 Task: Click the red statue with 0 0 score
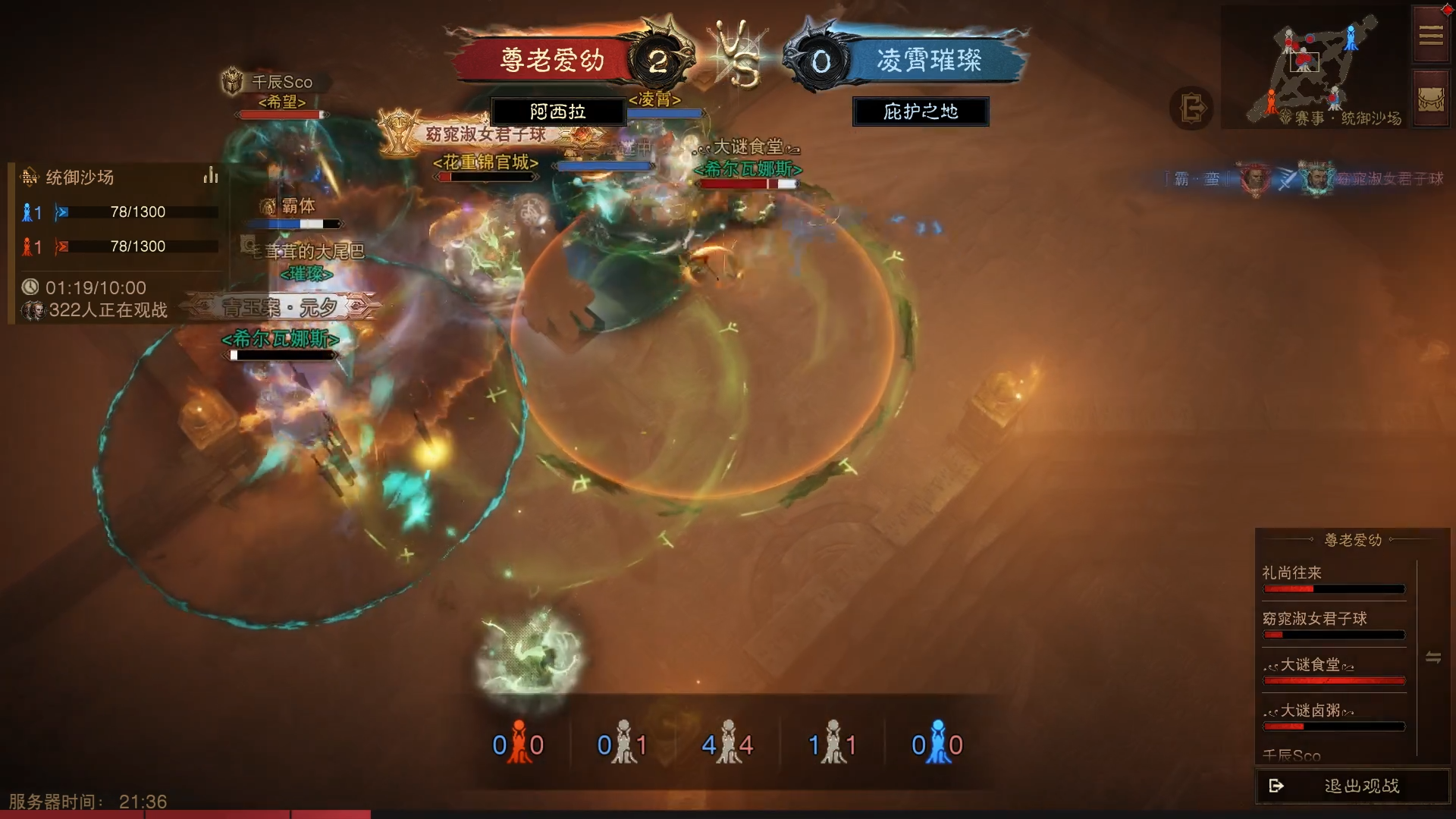518,743
